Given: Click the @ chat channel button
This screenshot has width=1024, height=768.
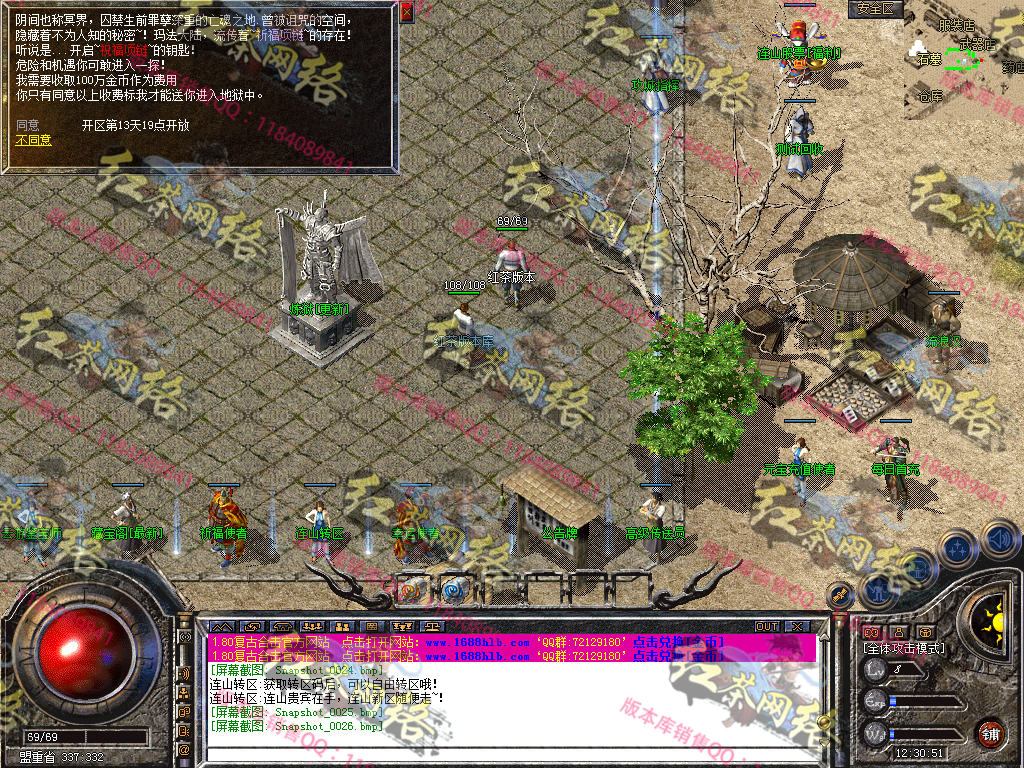Looking at the screenshot, I should pyautogui.click(x=184, y=749).
